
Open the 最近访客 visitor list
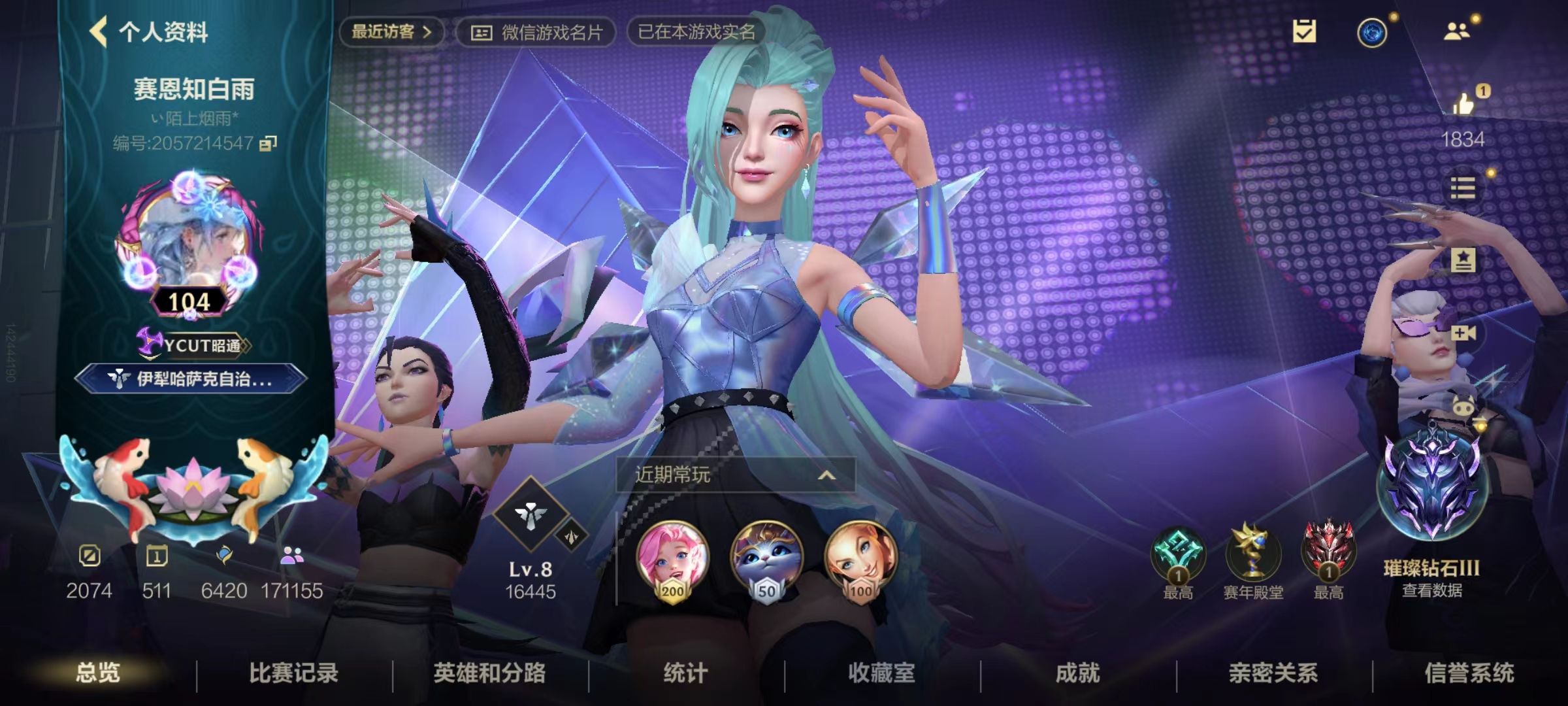pos(391,31)
